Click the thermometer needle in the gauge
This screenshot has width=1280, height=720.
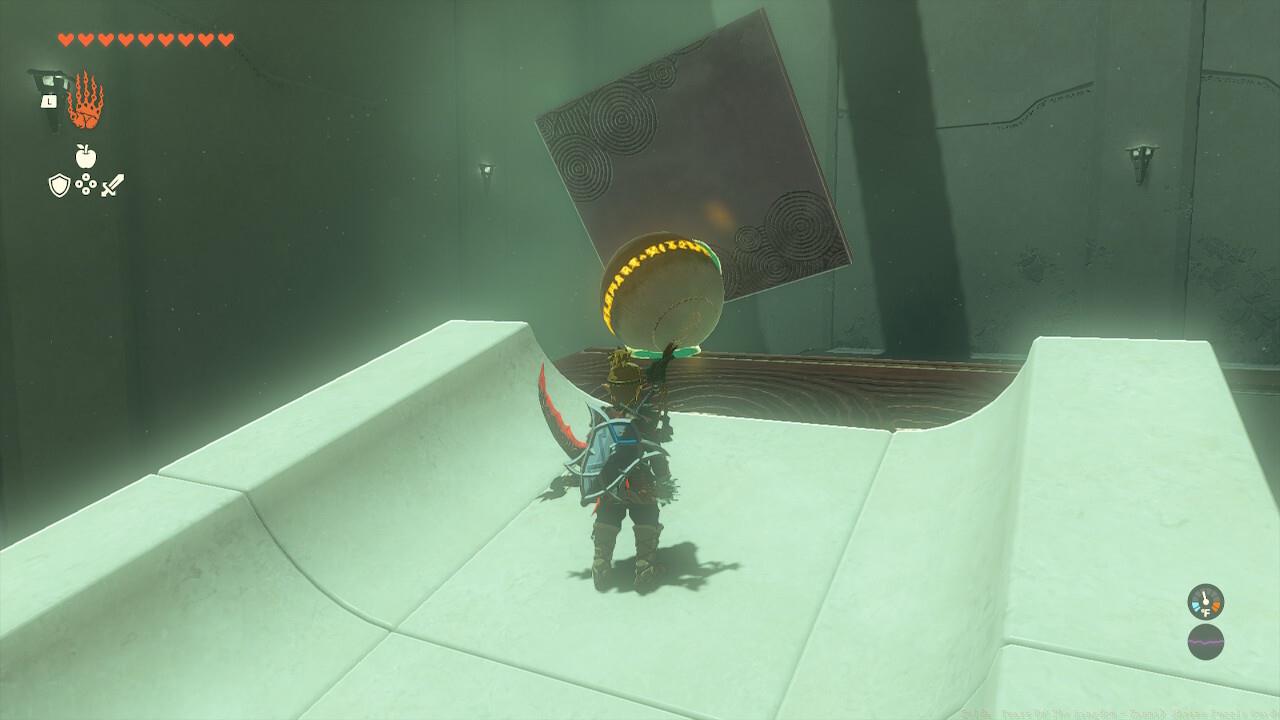(1205, 597)
